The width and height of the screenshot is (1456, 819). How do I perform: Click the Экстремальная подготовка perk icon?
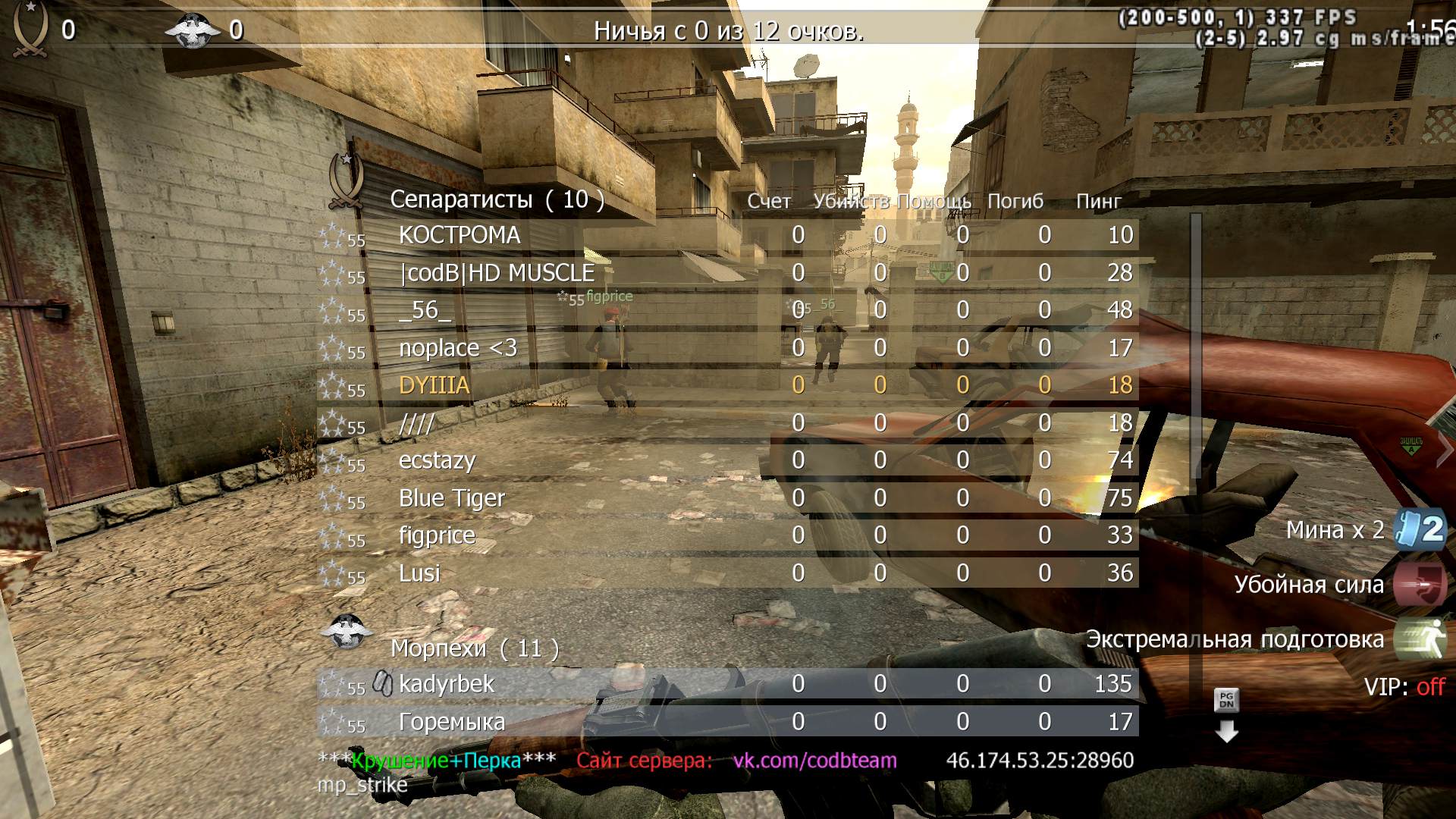click(1420, 639)
